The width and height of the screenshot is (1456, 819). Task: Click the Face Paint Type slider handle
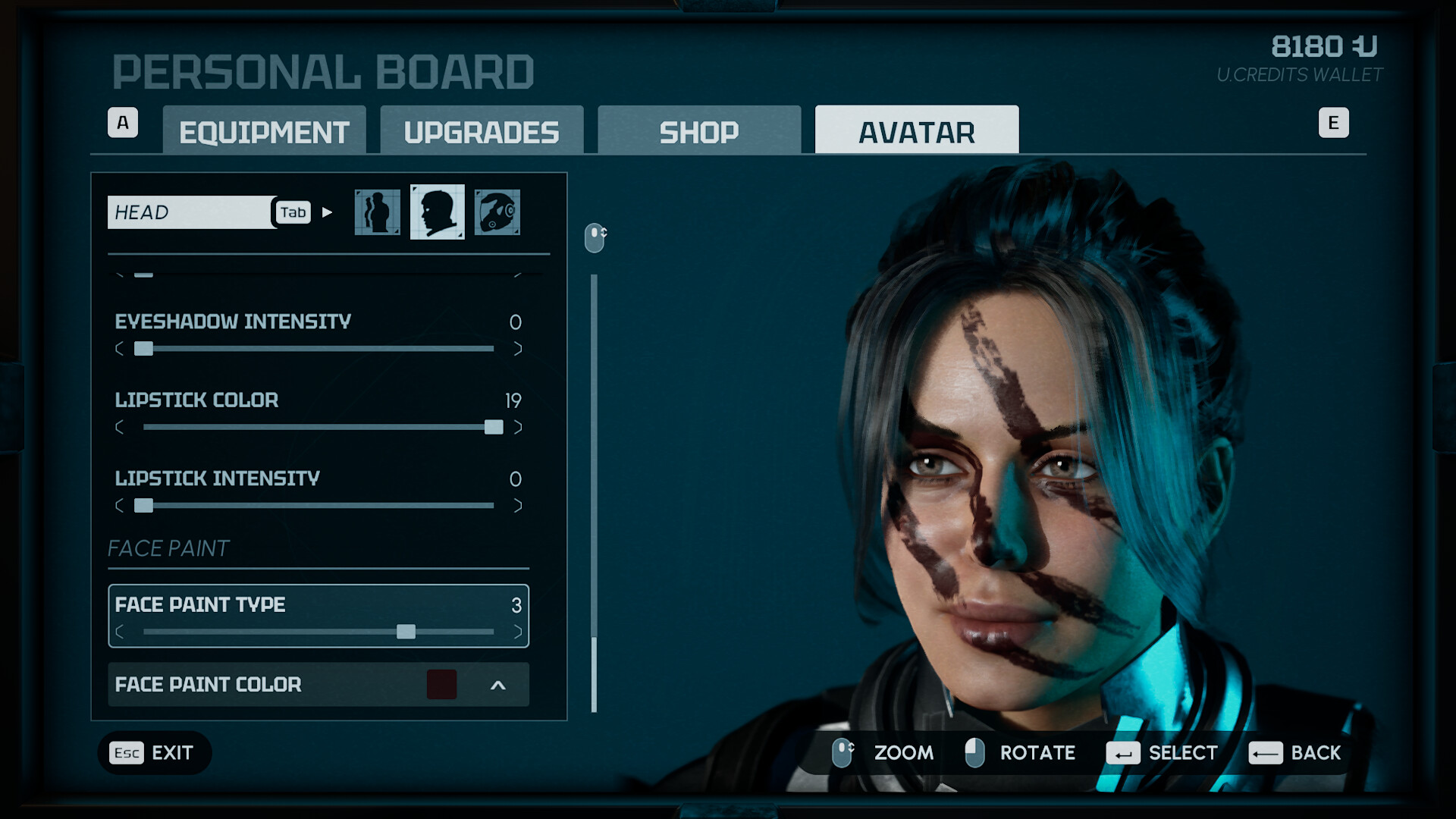click(406, 632)
